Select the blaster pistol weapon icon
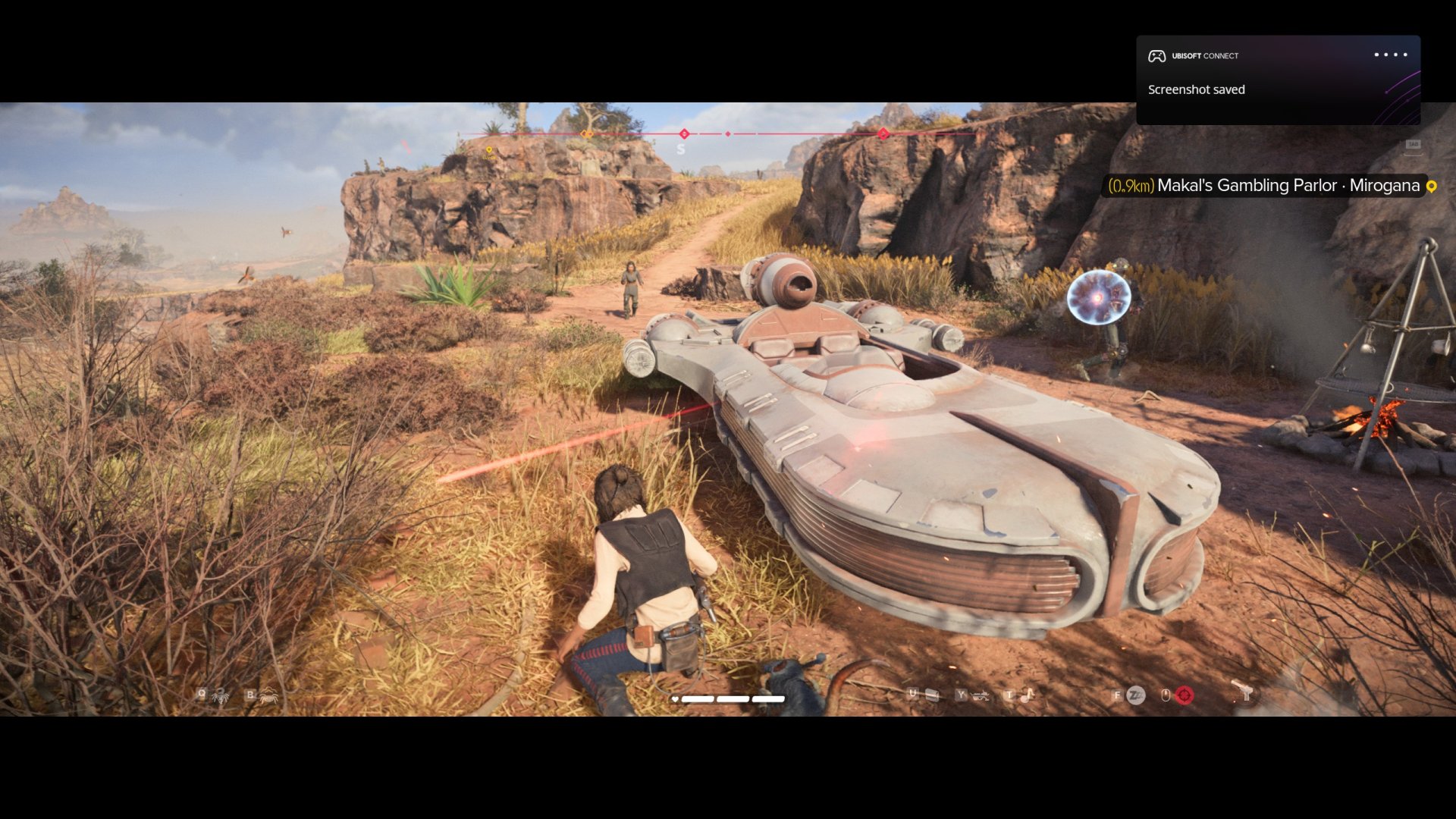 1243,692
